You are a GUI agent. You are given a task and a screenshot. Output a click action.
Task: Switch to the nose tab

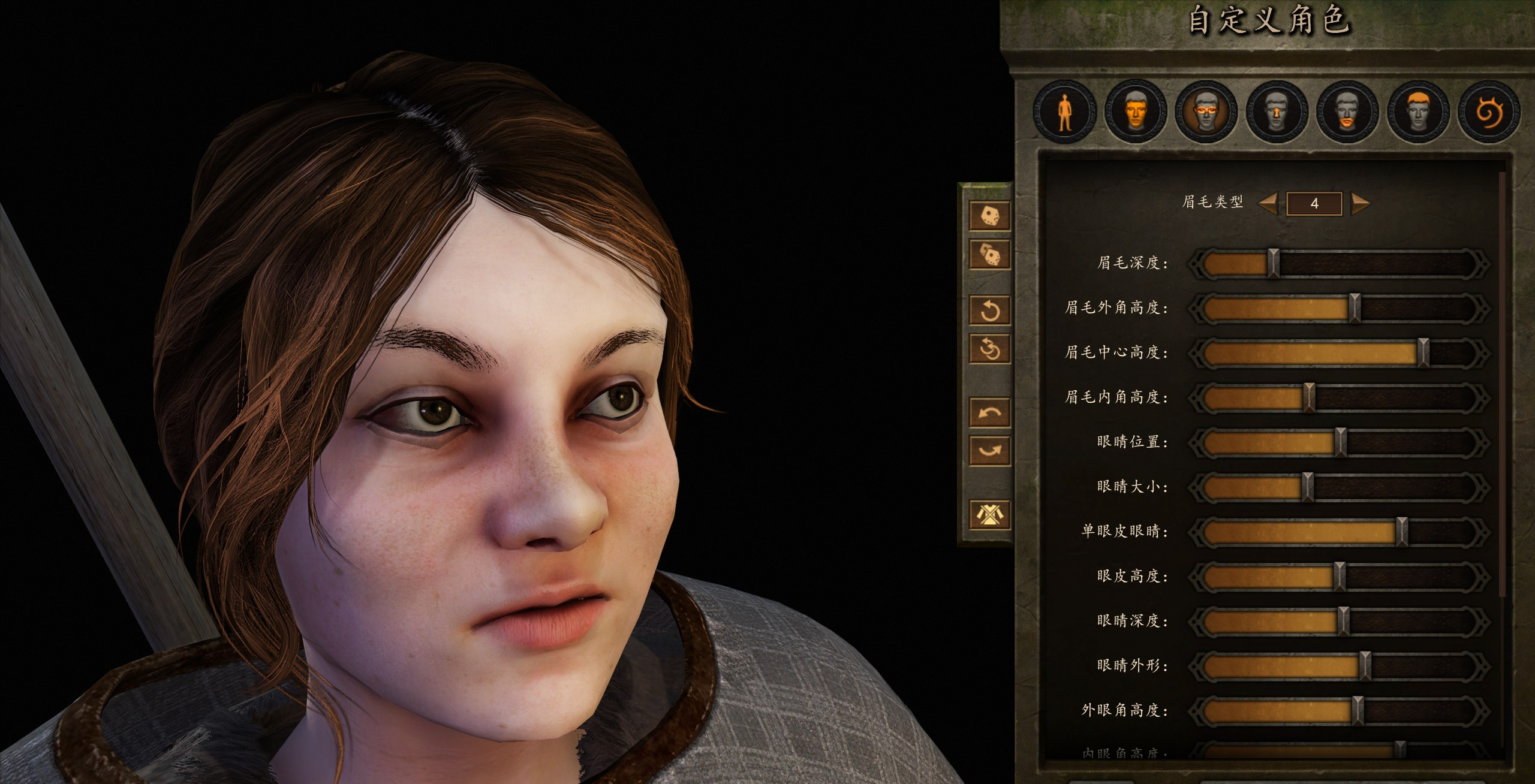click(1277, 112)
